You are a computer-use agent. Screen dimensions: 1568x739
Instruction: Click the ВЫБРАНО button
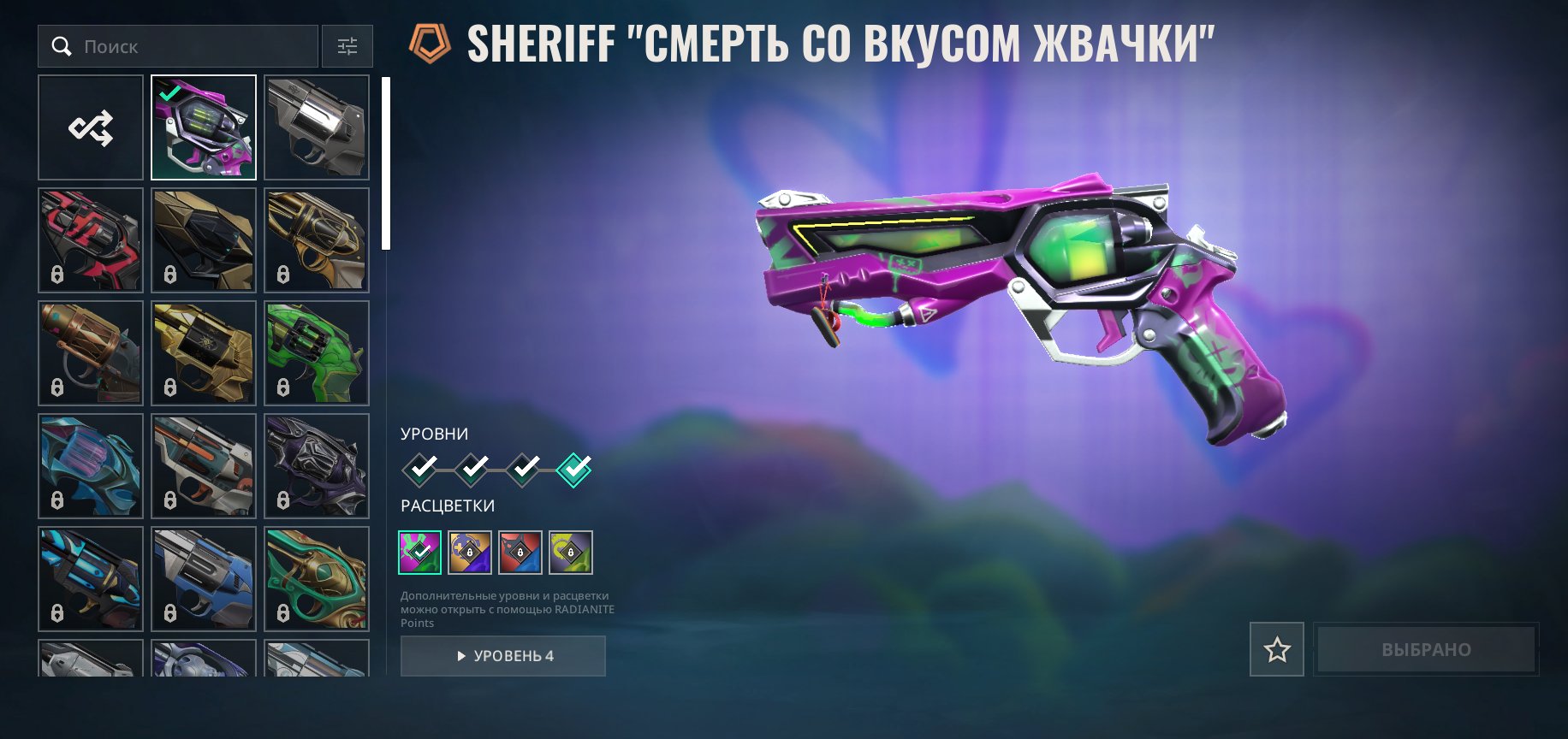pos(1425,650)
